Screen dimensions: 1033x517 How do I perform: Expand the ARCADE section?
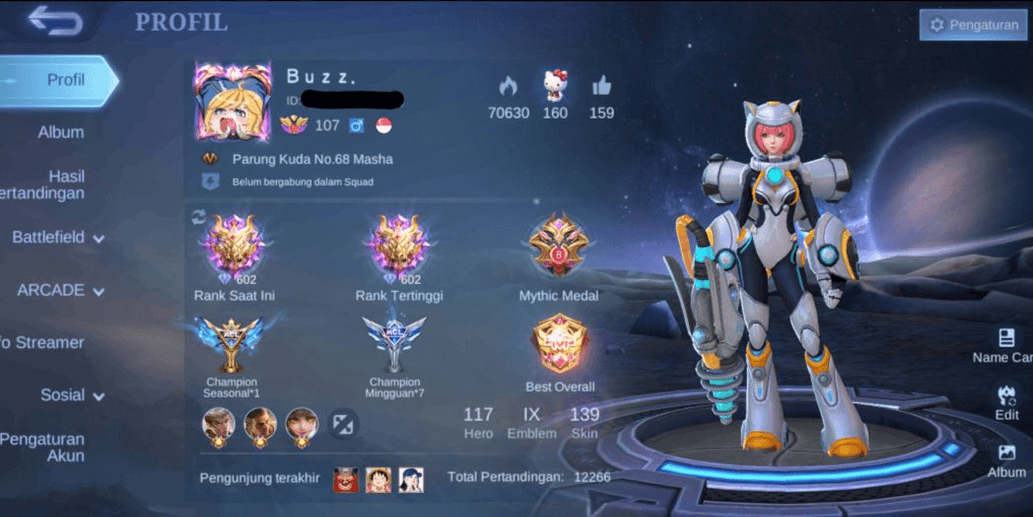[x=60, y=290]
